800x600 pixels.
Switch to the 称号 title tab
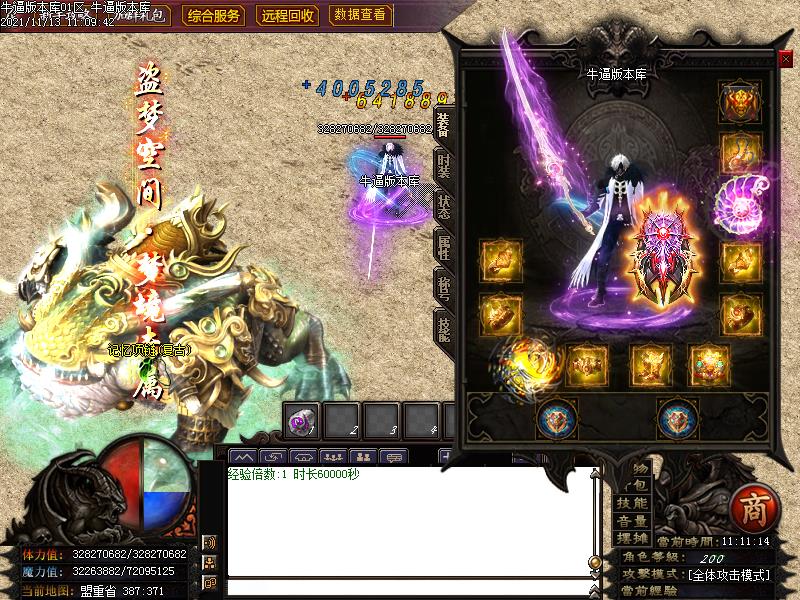[443, 287]
